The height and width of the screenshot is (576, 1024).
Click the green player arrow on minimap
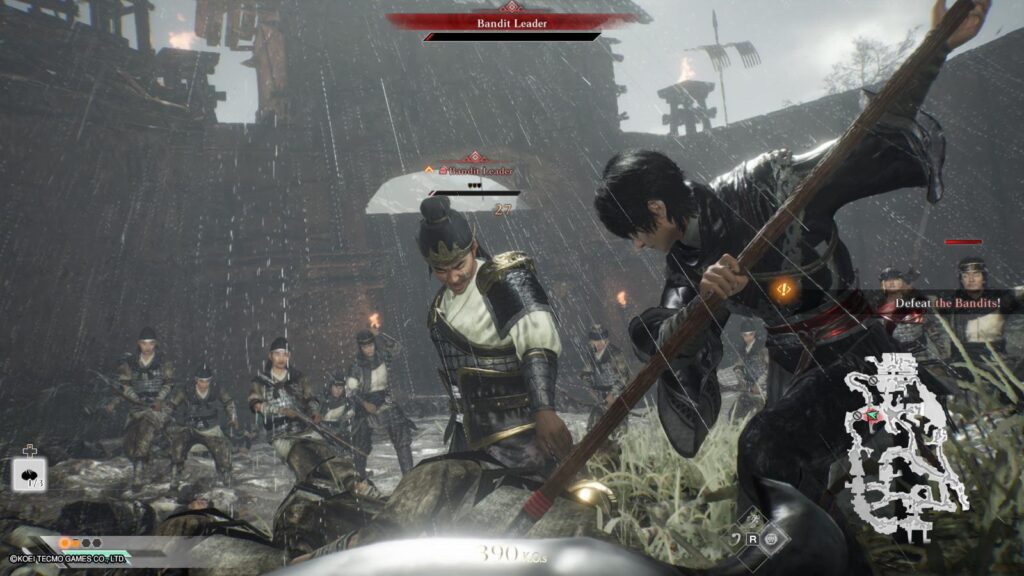point(873,415)
